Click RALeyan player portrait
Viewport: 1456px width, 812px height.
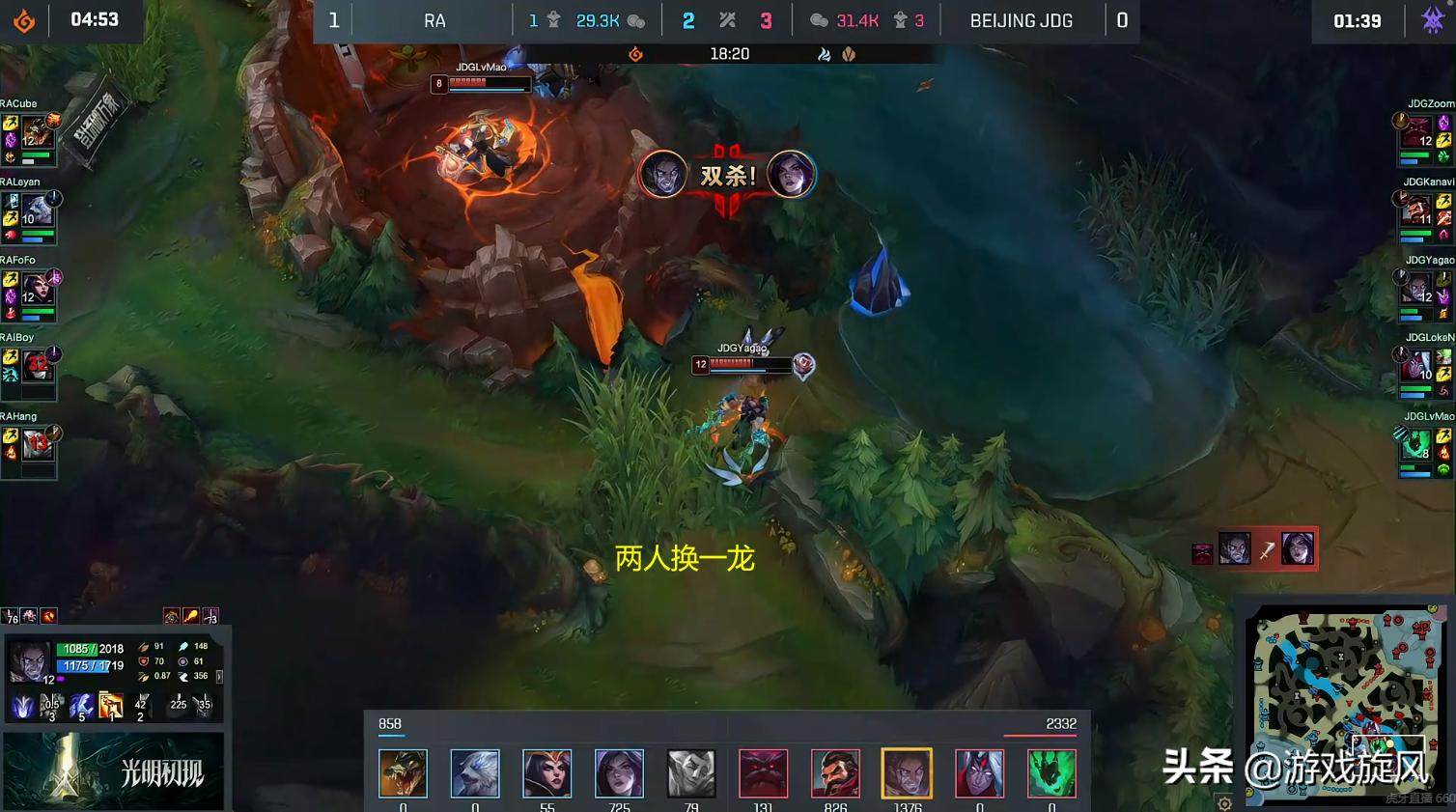click(x=37, y=210)
